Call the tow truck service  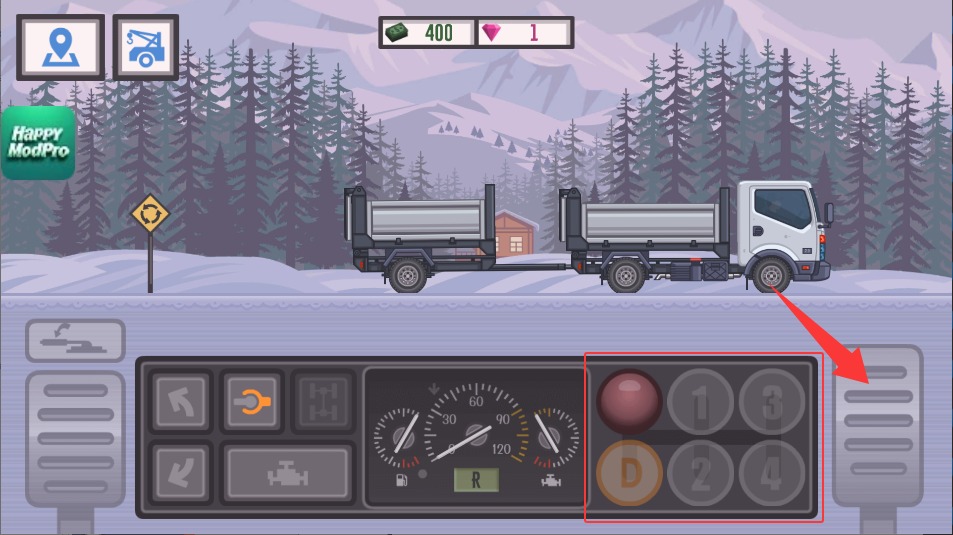coord(146,47)
